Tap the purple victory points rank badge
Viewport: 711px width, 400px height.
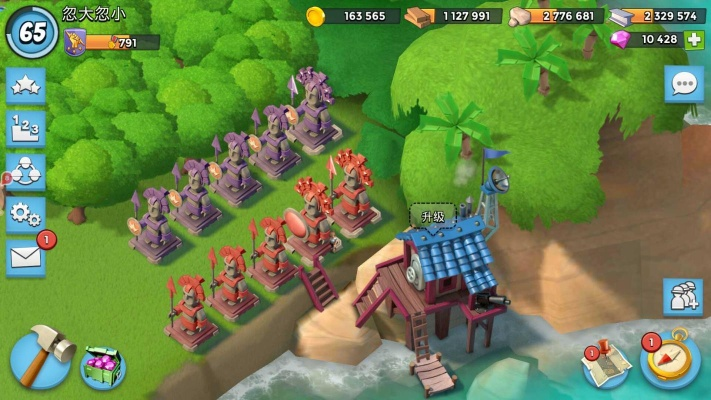click(x=74, y=42)
